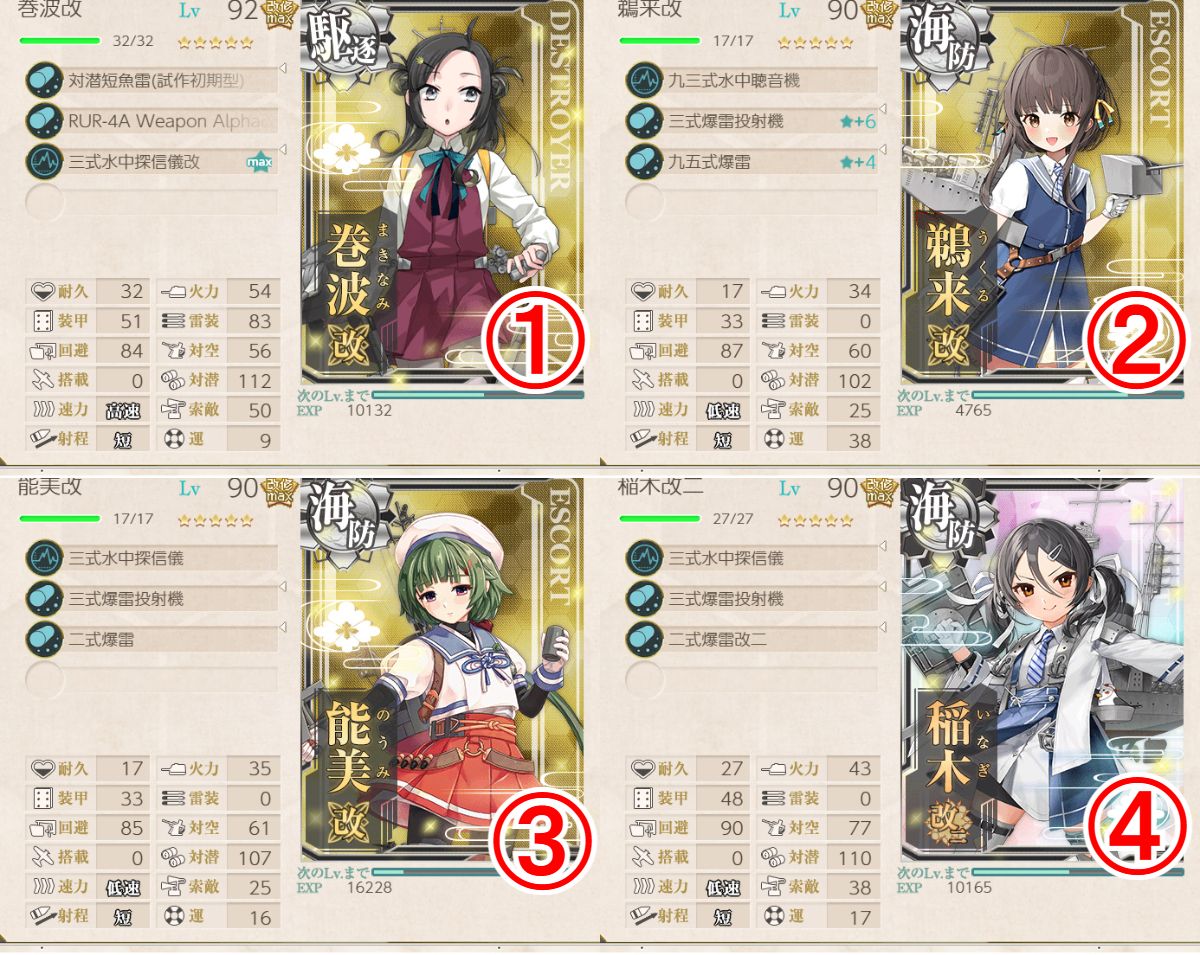Select the 二式爆雷改二 equipment slot
The width and height of the screenshot is (1200, 955).
[x=750, y=638]
